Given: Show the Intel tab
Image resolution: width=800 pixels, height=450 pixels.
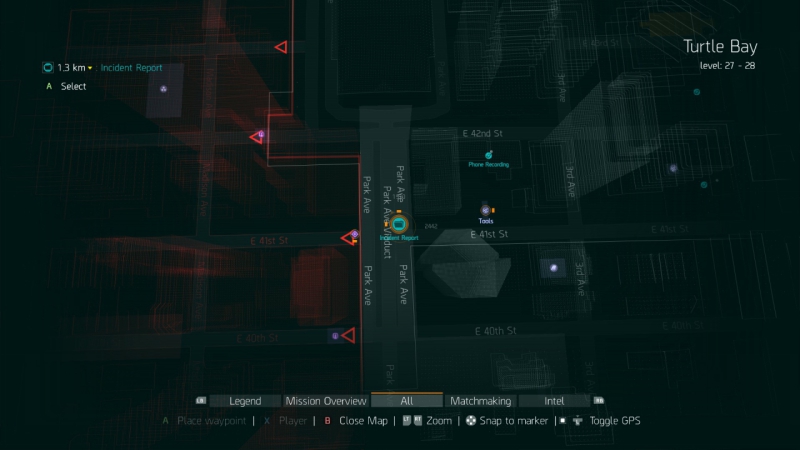Looking at the screenshot, I should click(x=554, y=401).
